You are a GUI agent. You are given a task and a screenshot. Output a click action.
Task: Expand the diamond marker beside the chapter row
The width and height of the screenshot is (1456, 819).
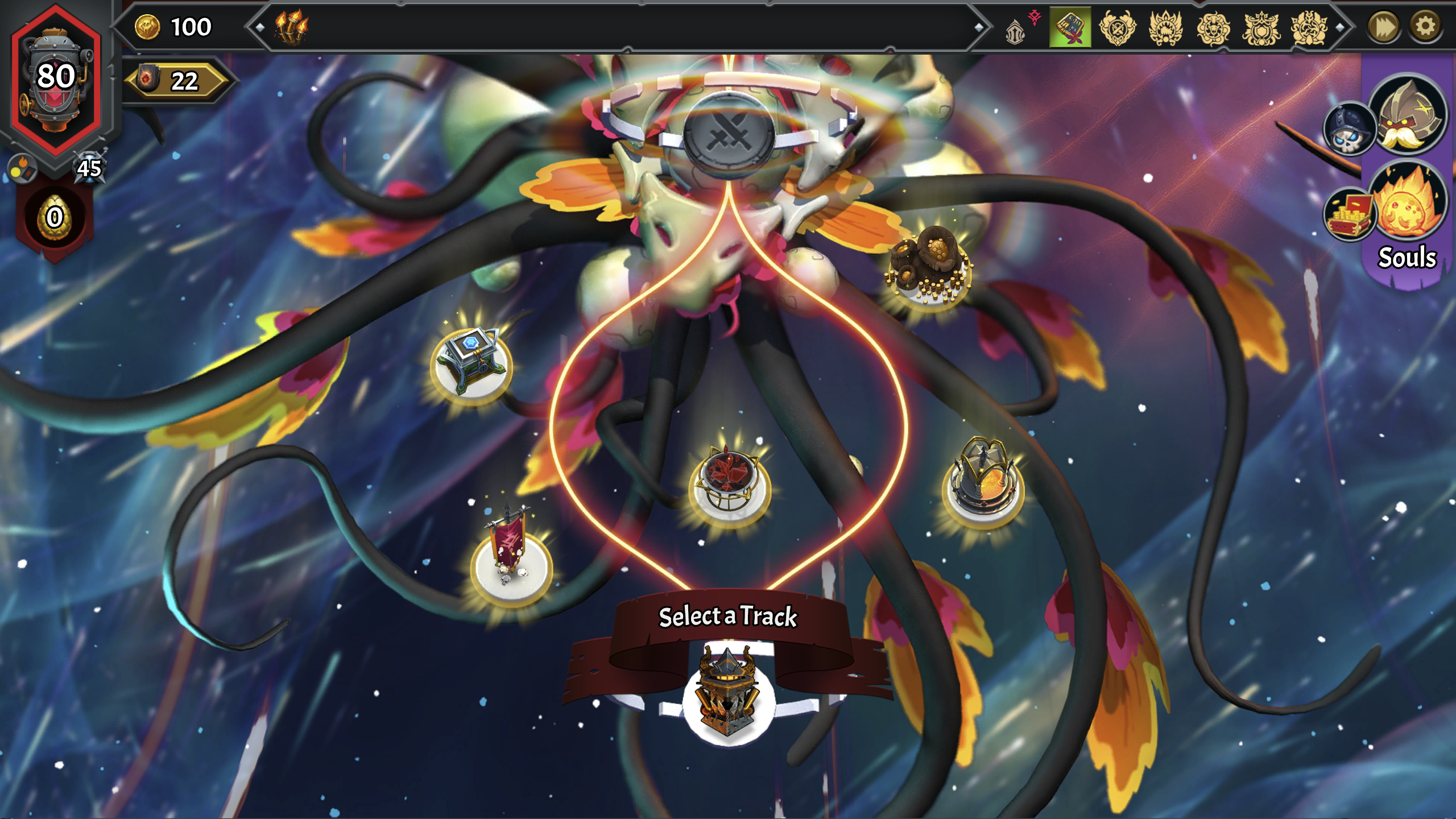(1340, 26)
